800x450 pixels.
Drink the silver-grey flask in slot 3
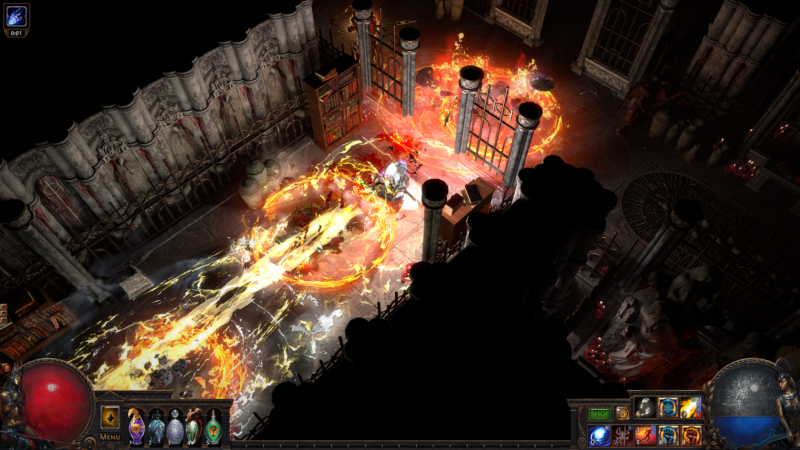175,427
